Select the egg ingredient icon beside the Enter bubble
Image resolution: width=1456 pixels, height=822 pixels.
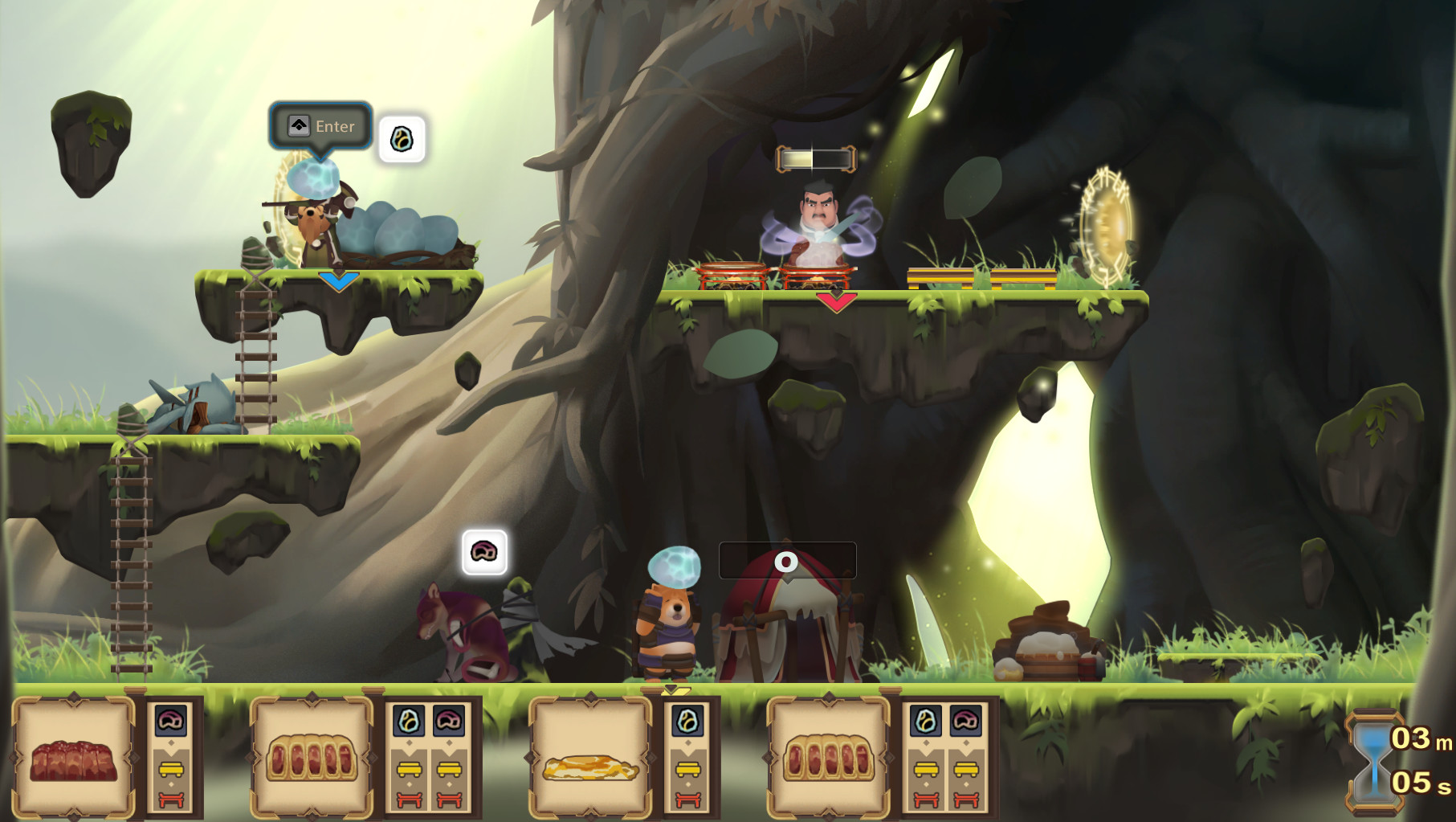[403, 138]
